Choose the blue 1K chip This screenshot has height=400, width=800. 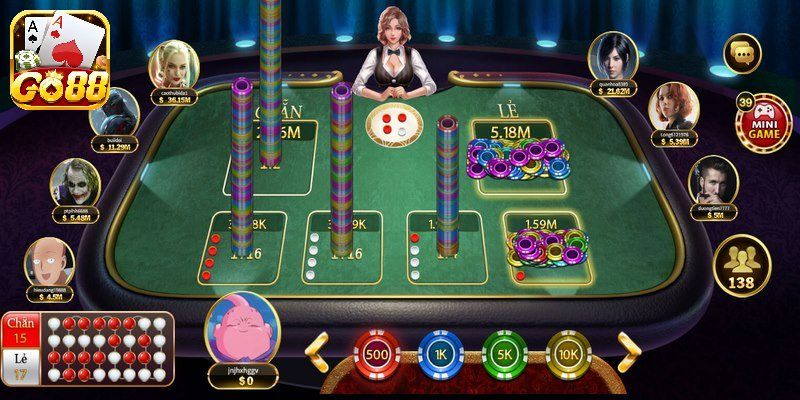[x=440, y=355]
